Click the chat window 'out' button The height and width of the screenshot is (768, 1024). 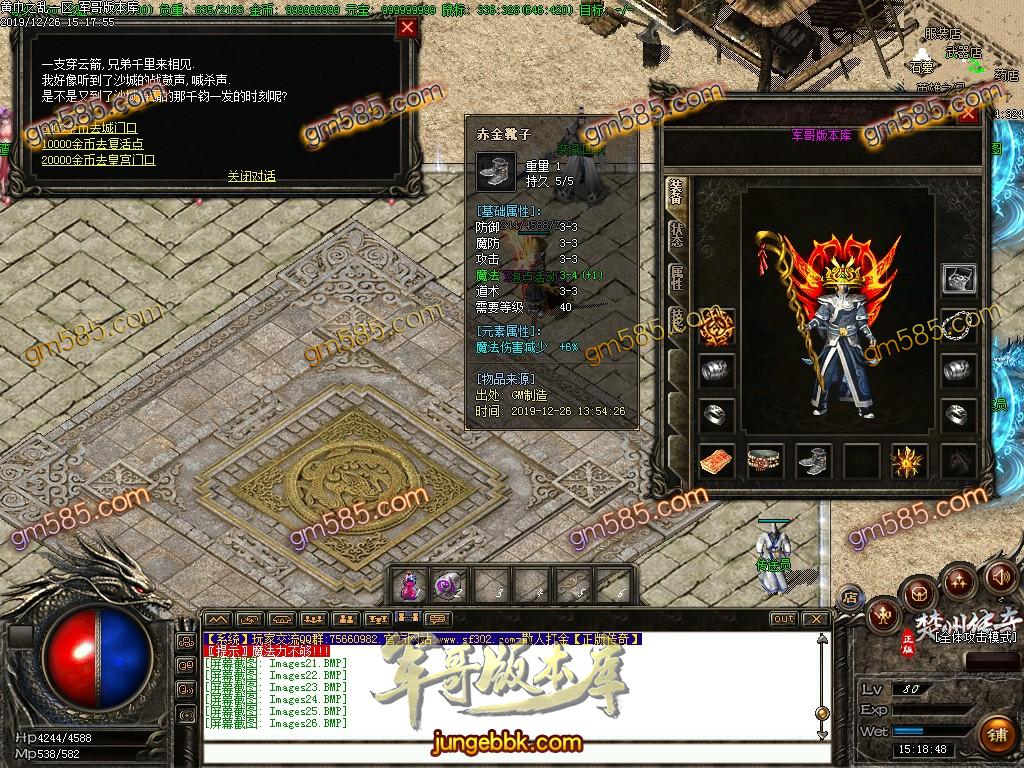tap(783, 619)
